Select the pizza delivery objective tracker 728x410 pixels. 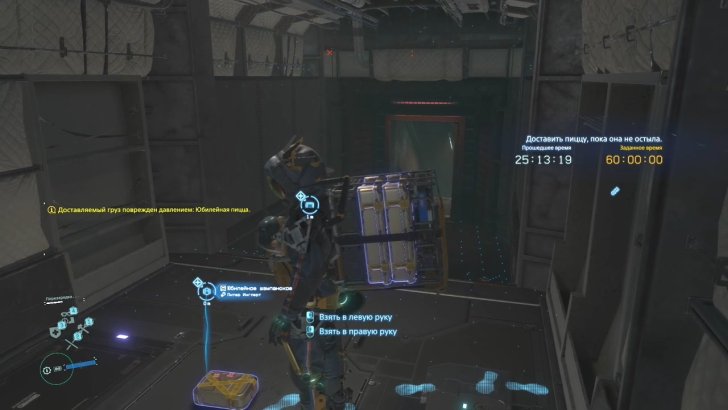tap(593, 139)
